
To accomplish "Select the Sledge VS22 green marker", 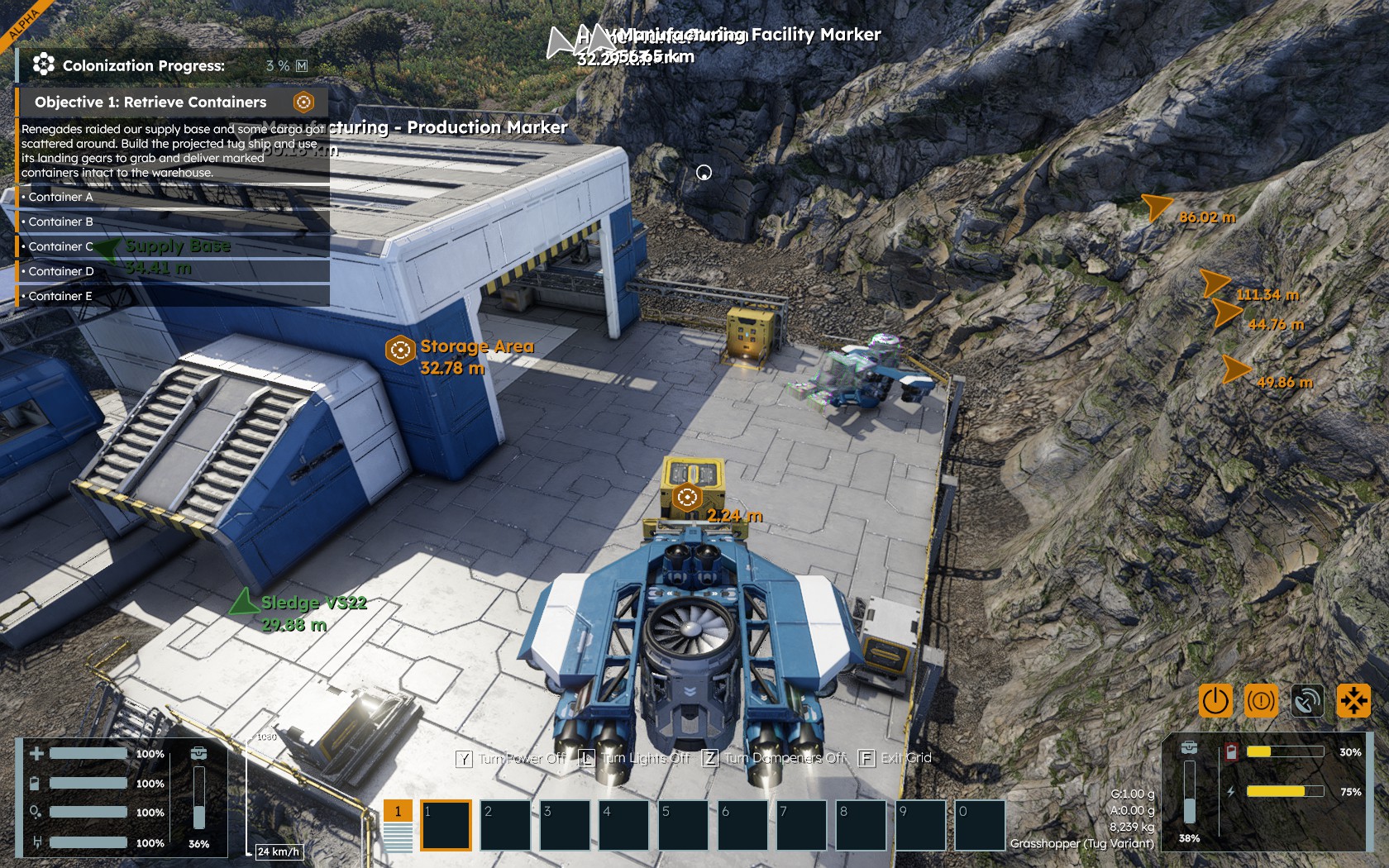I will tap(243, 602).
